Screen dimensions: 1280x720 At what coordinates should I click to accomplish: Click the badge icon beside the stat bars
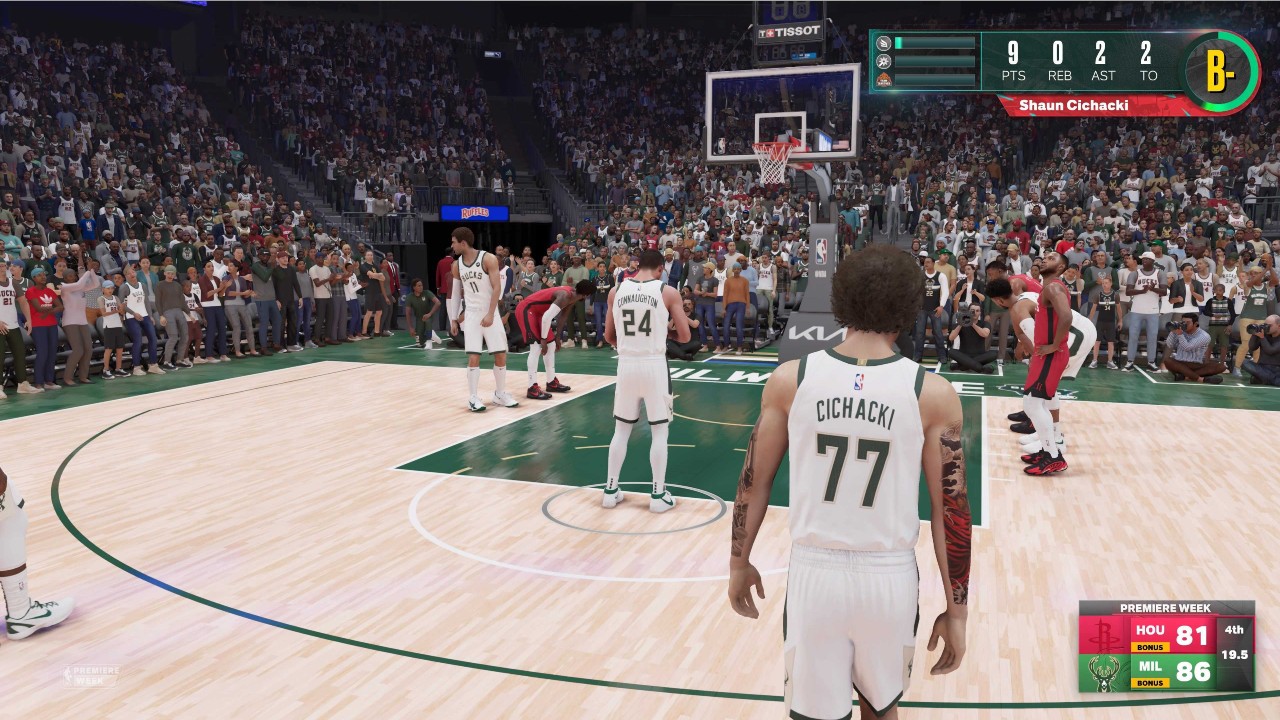[x=884, y=61]
